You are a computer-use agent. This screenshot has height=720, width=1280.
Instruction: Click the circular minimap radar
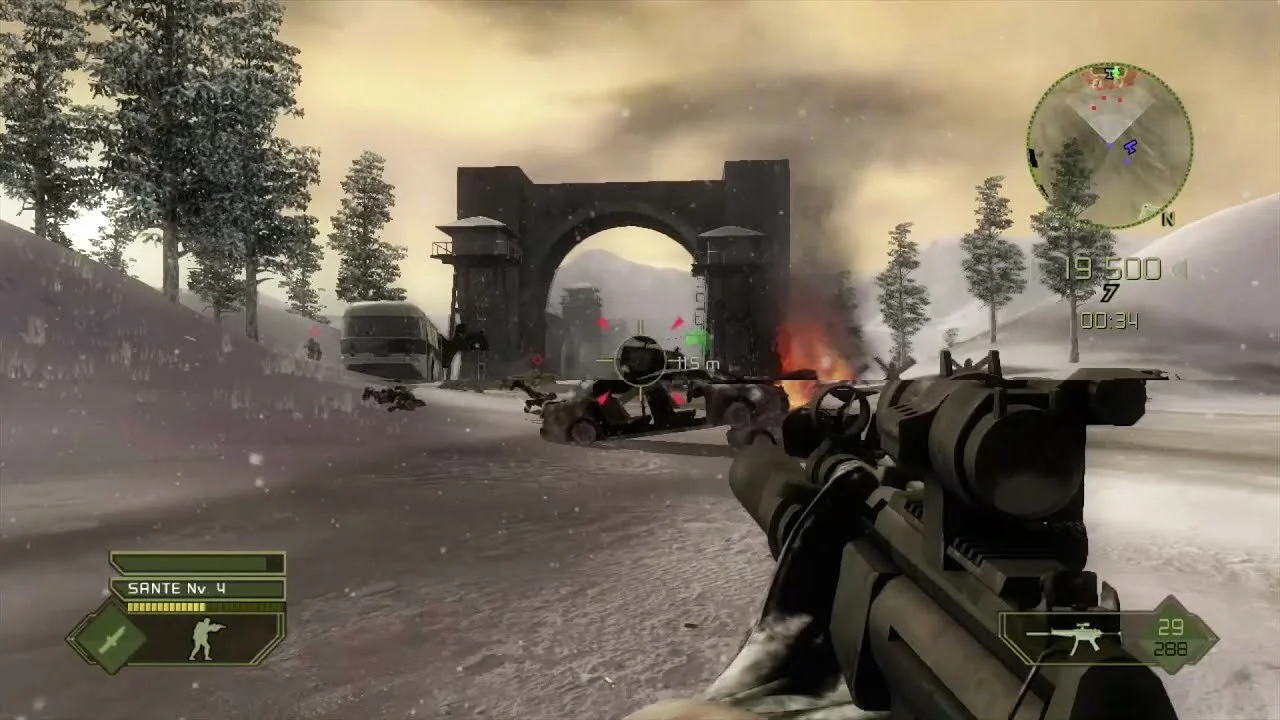click(x=1109, y=145)
